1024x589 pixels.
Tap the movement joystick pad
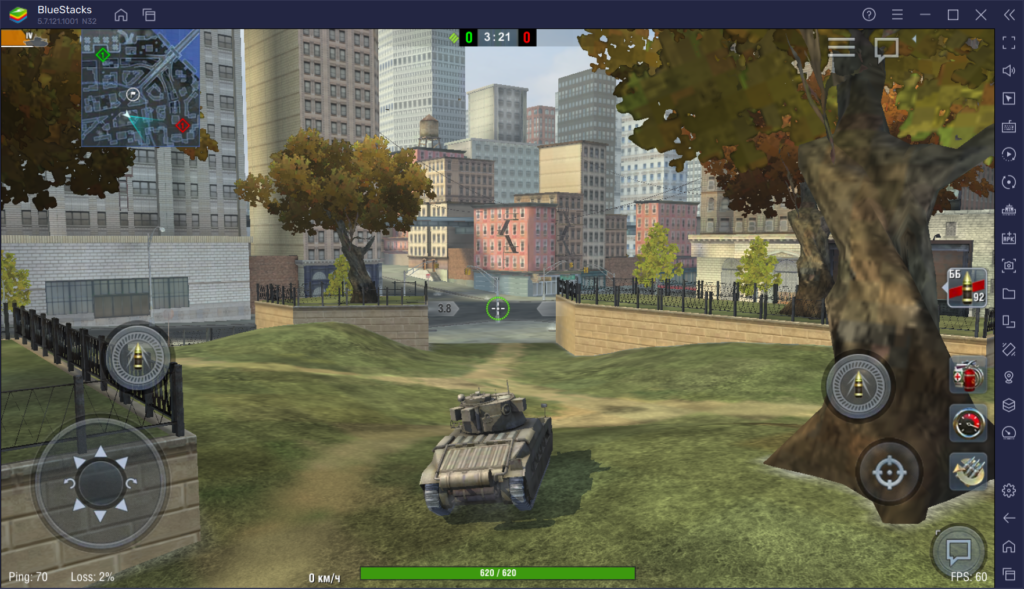tap(100, 482)
